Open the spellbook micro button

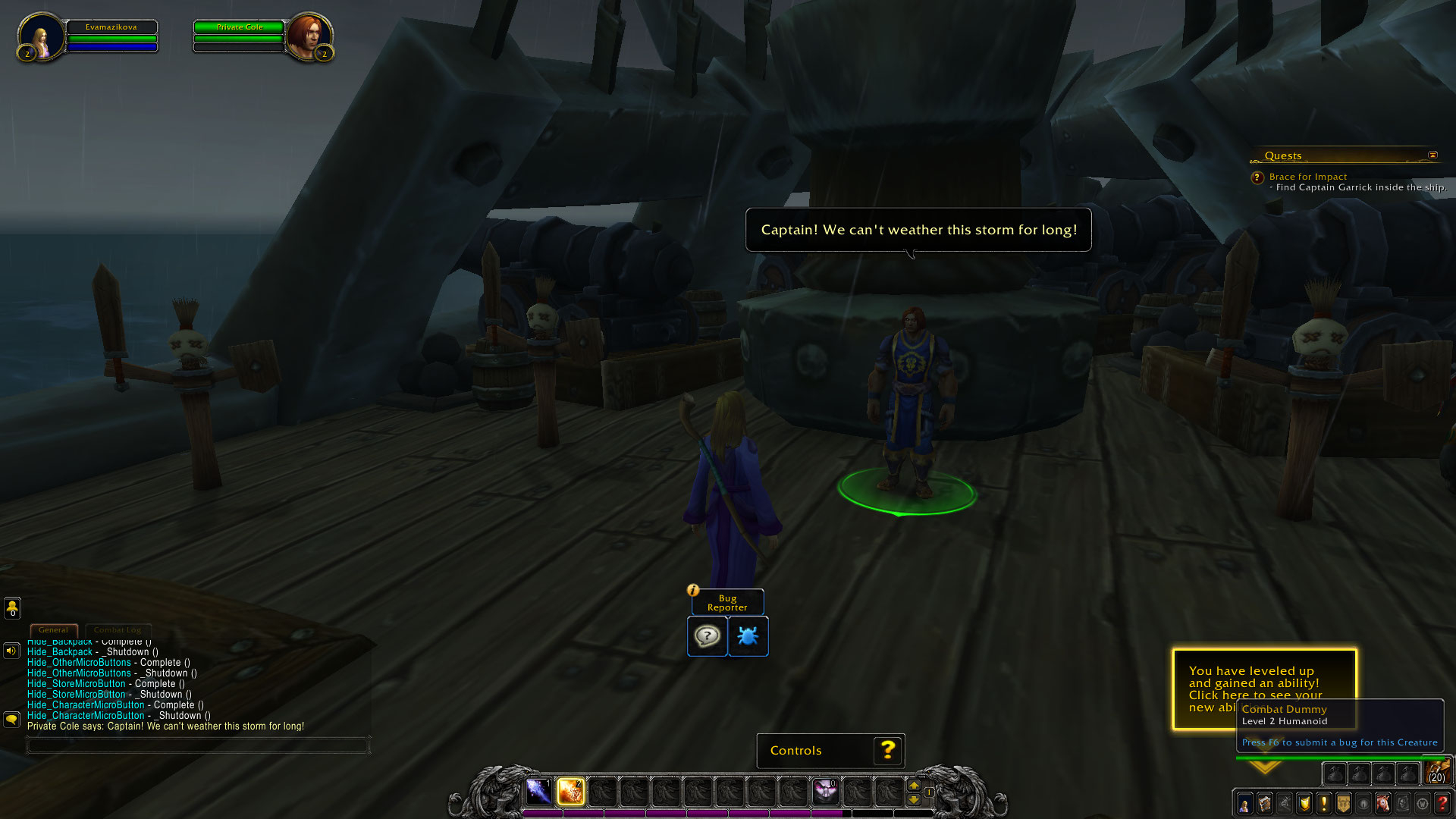1264,803
